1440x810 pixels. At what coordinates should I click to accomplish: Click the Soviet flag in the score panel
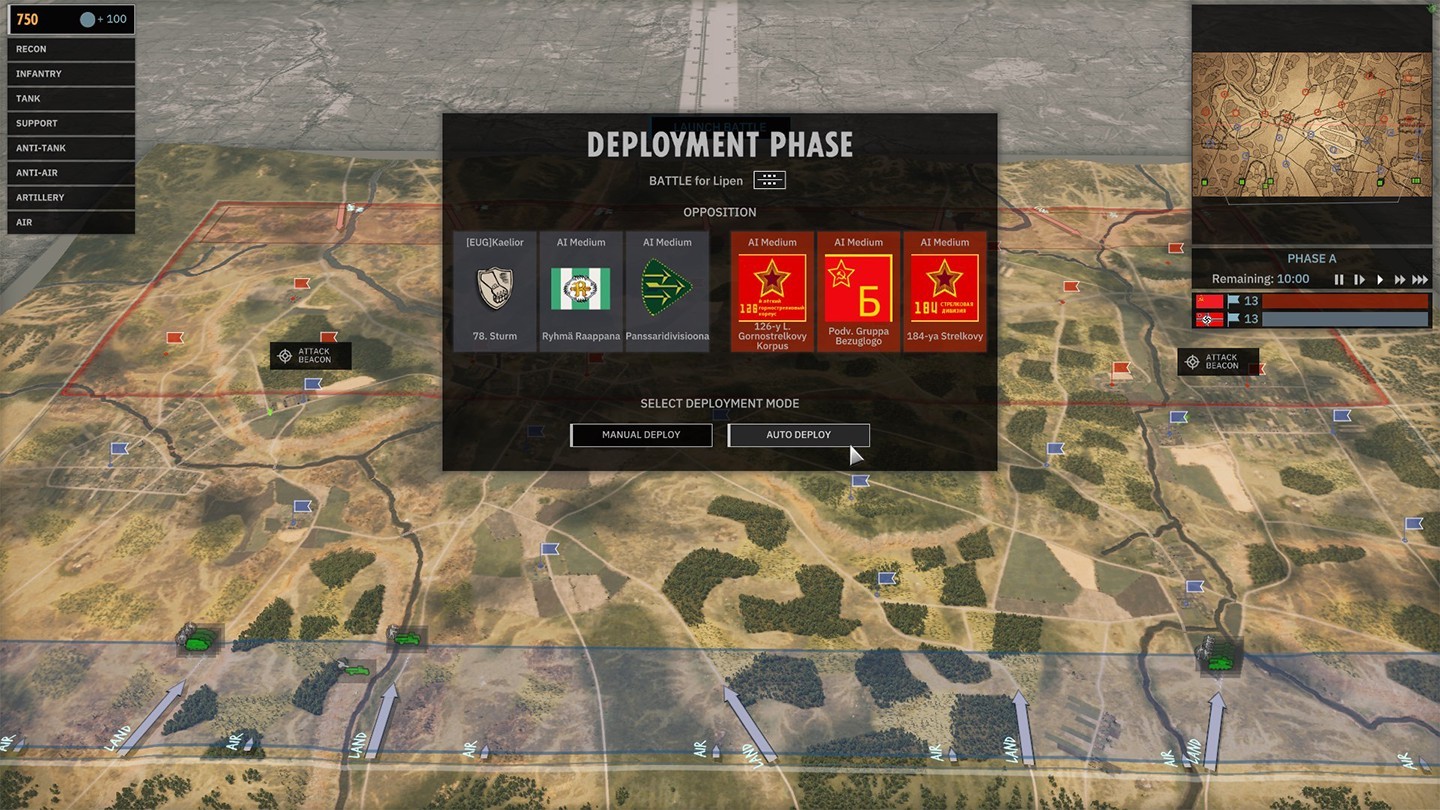click(1208, 300)
